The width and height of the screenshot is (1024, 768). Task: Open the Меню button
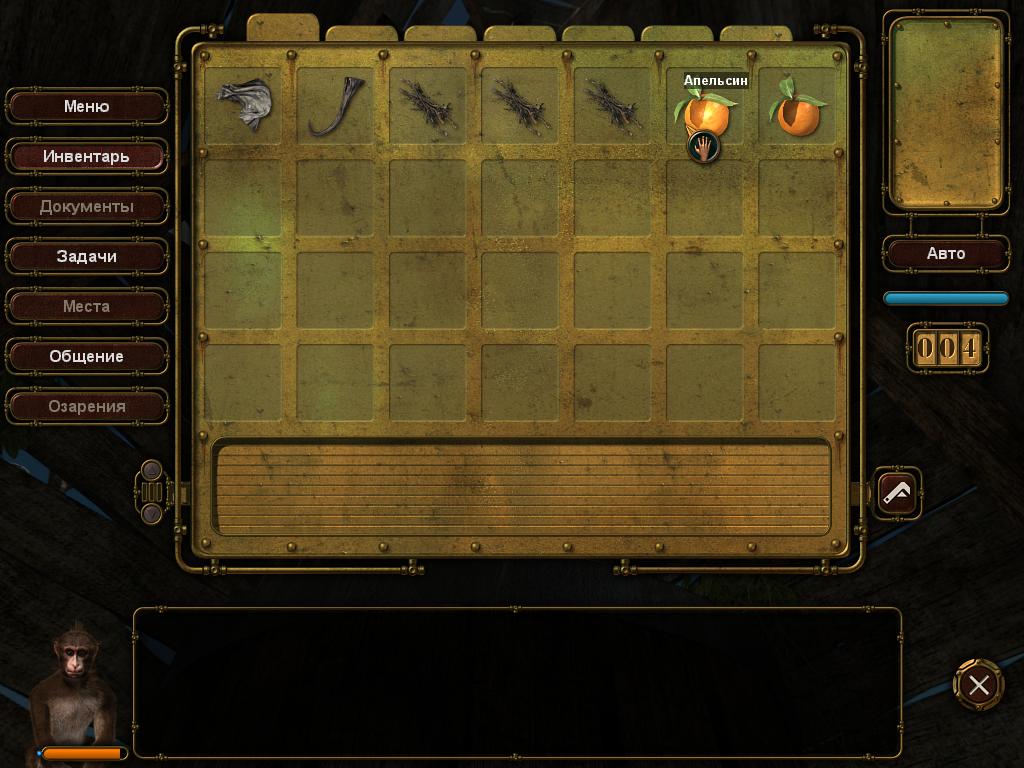tap(86, 106)
